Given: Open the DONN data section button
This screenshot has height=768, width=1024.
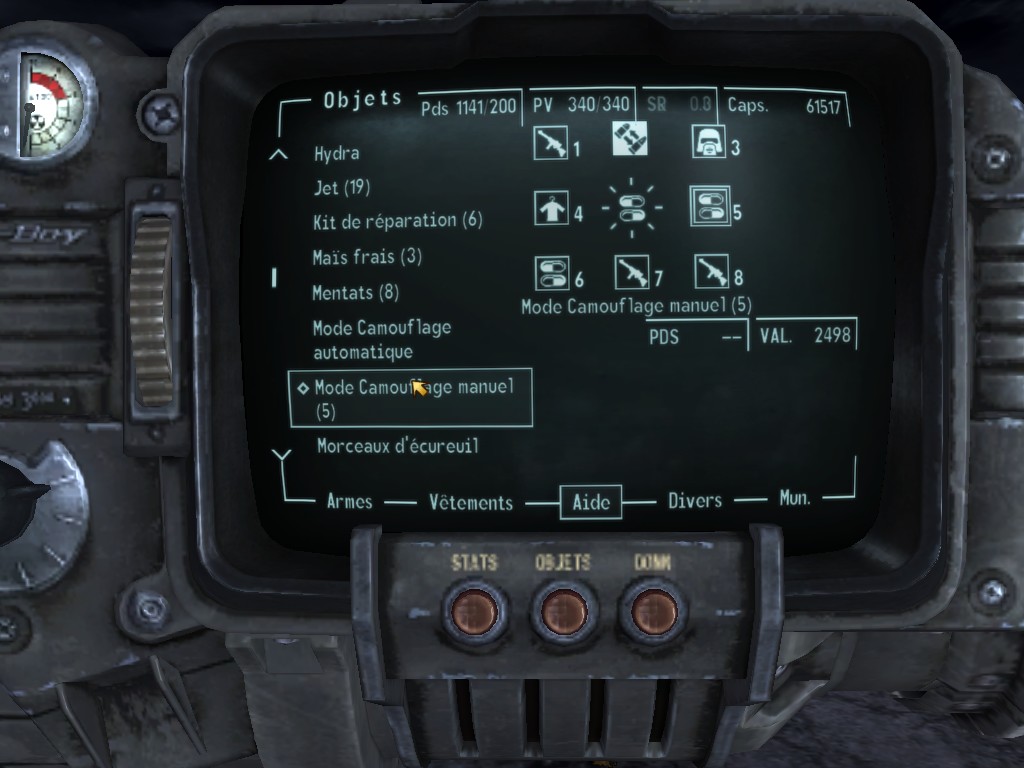Looking at the screenshot, I should [x=652, y=610].
